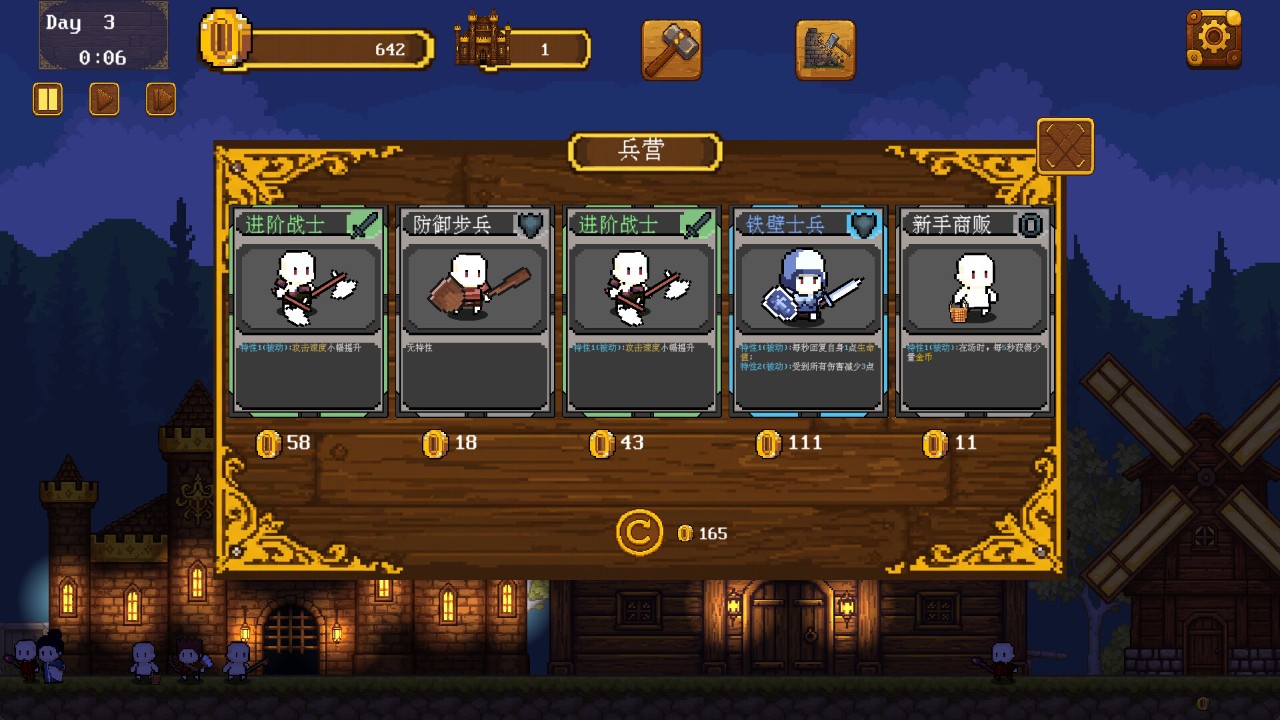Open the wall demolish tool
Screen dimensions: 1280x720
pyautogui.click(x=825, y=49)
